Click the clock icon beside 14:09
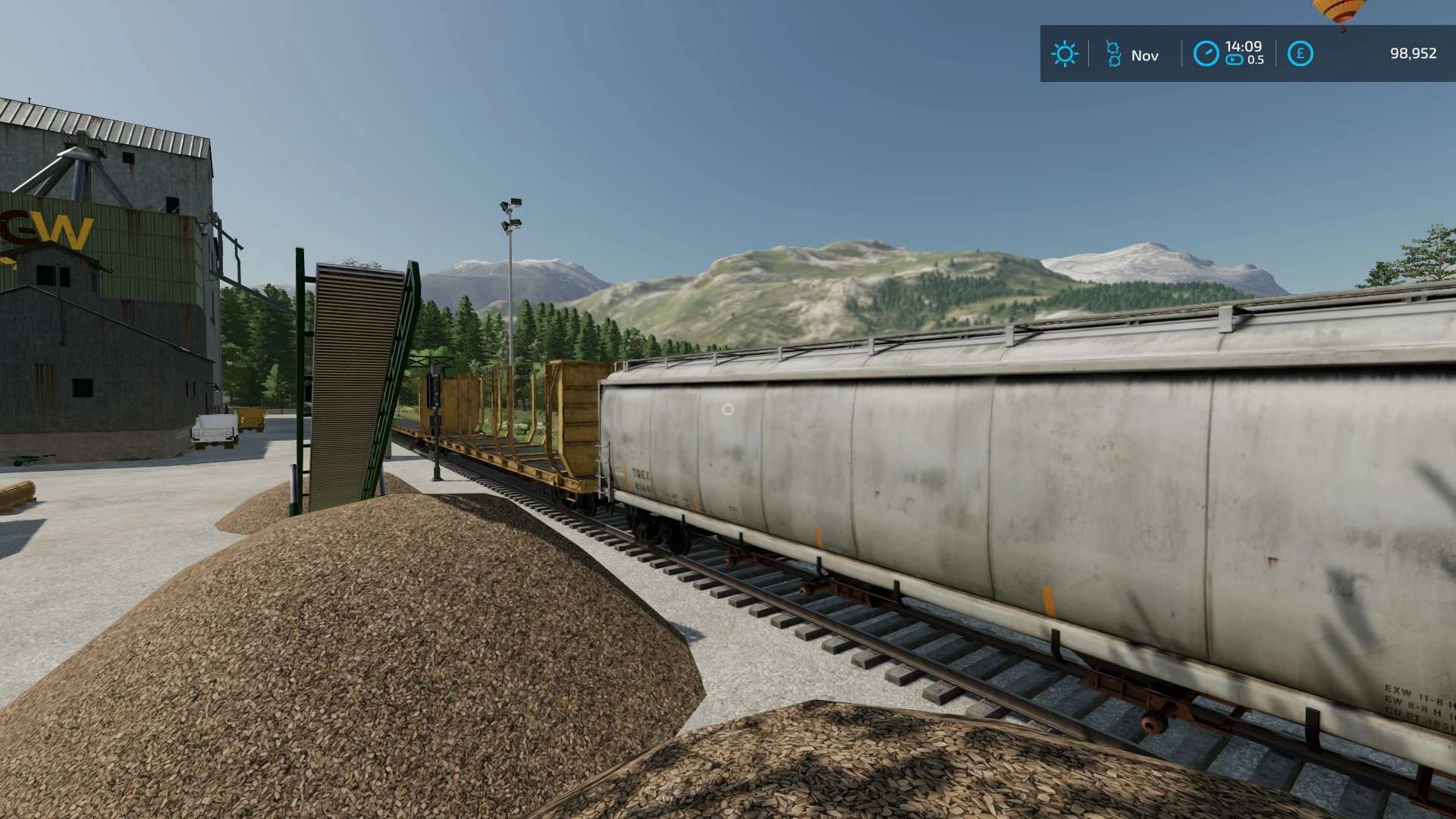This screenshot has width=1456, height=819. coord(1206,54)
